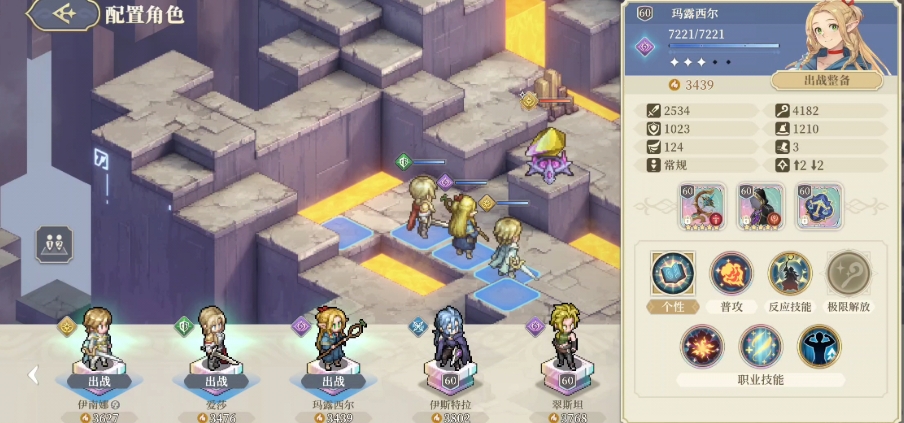Show the 反应技能 reaction skill
Screen dimensions: 904x423
789,273
